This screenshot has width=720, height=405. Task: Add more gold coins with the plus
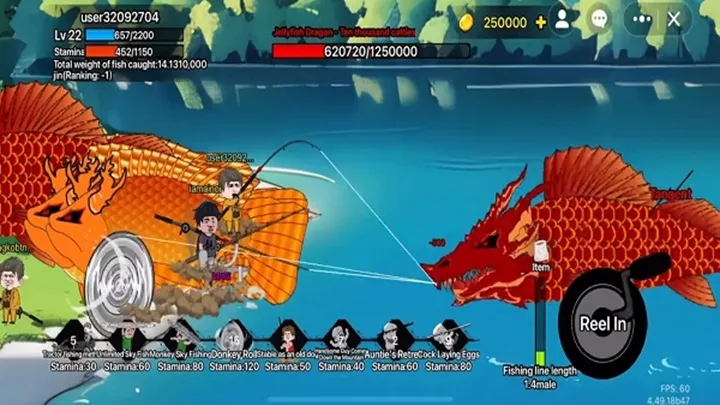point(541,22)
